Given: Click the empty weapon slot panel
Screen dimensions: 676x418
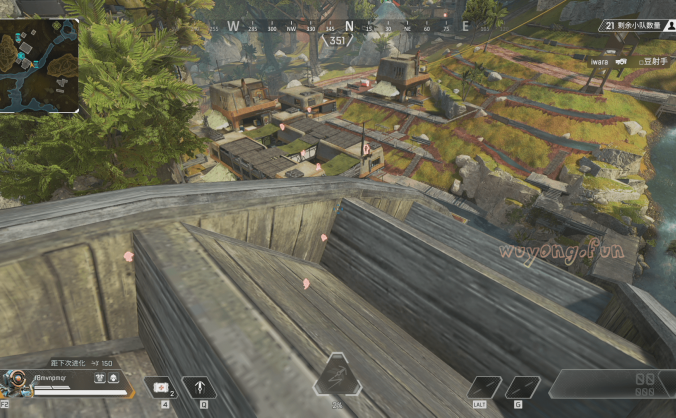Looking at the screenshot, I should point(612,383).
